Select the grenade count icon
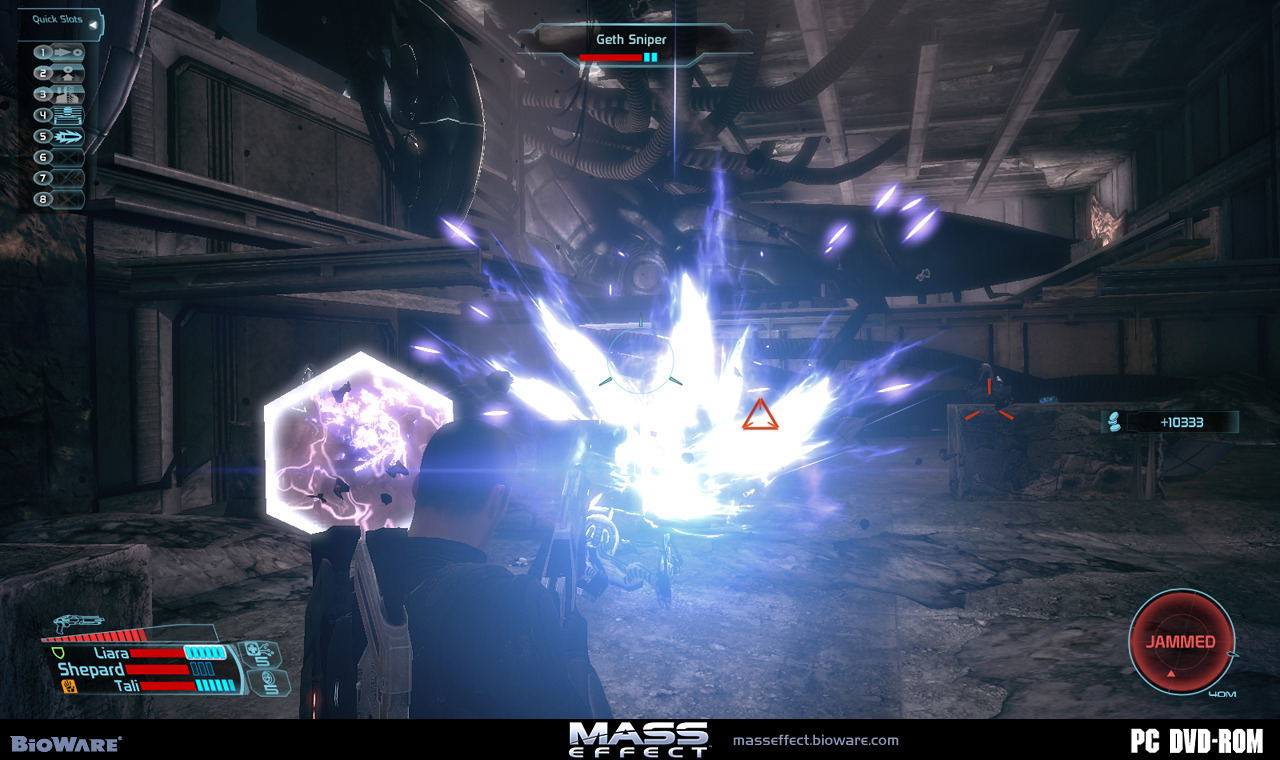Image resolution: width=1280 pixels, height=760 pixels. tap(271, 683)
